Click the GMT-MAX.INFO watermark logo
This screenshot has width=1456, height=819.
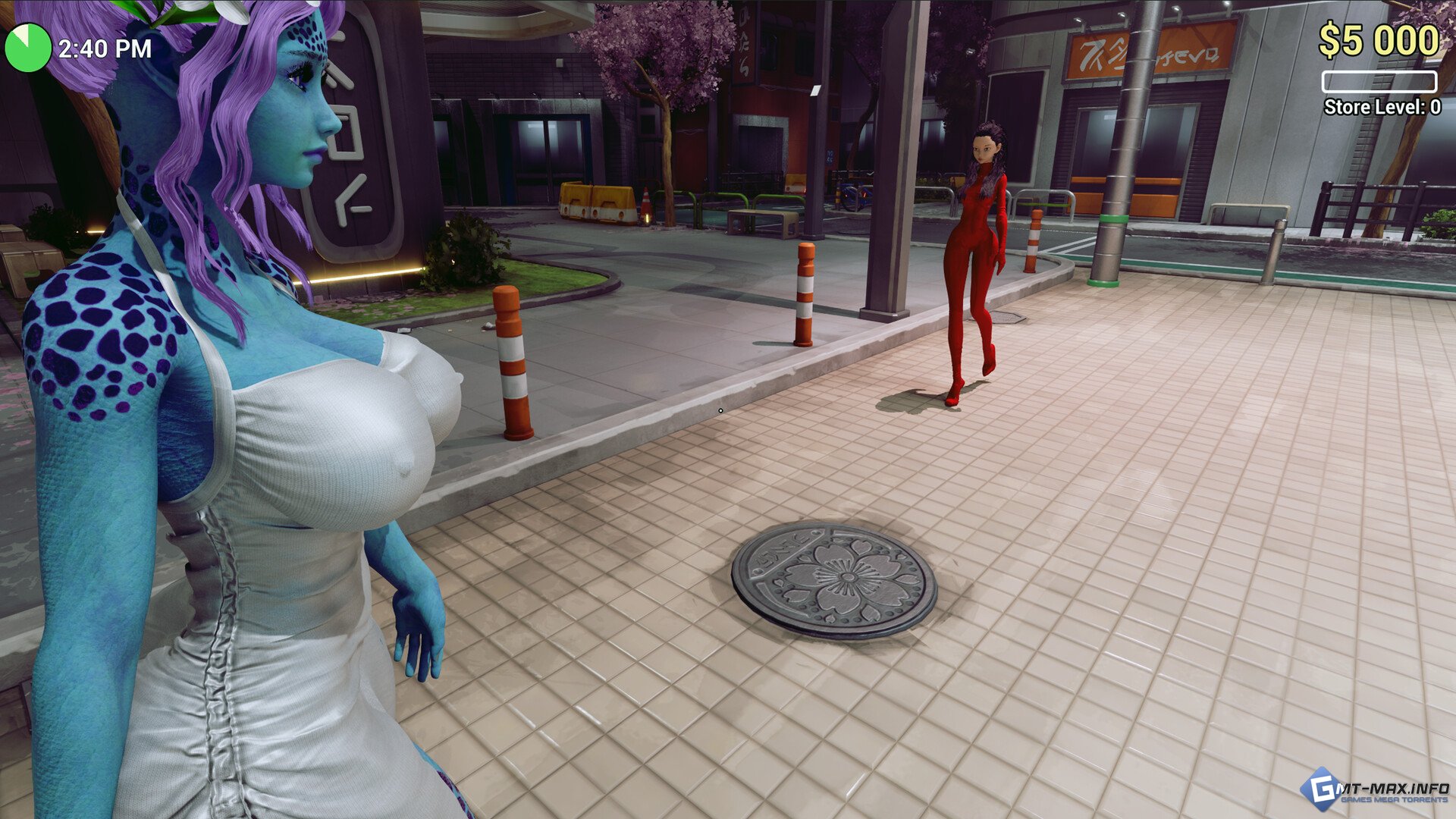point(1374,789)
